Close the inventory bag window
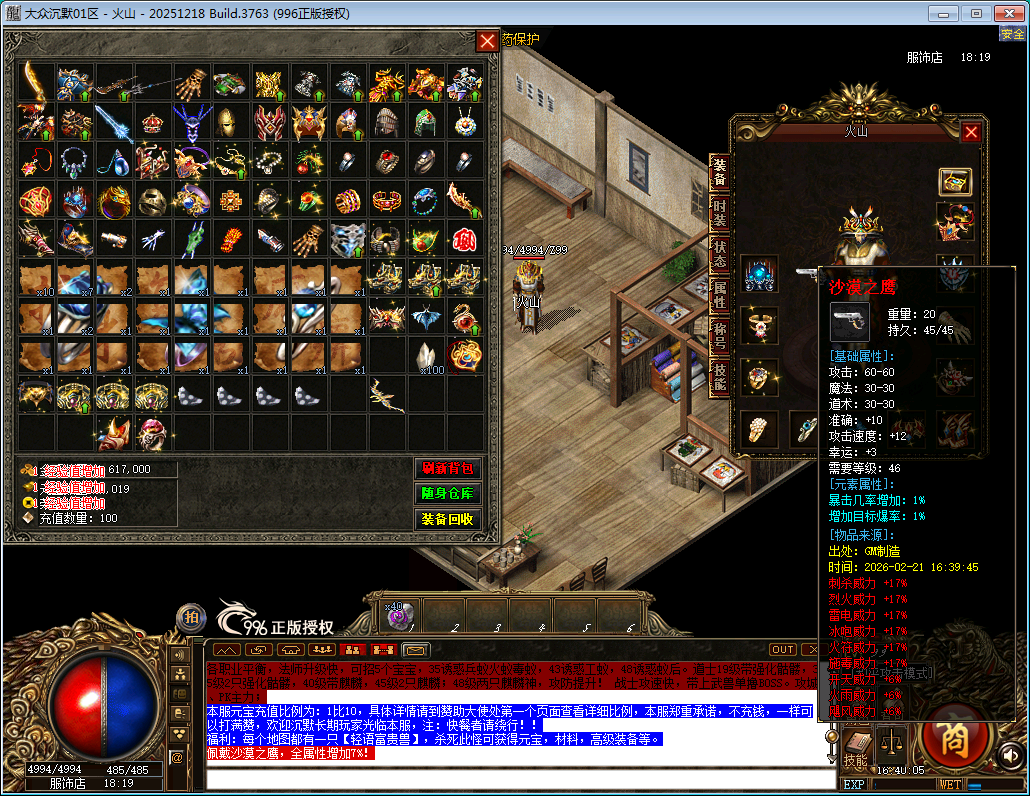The width and height of the screenshot is (1030, 796). (487, 41)
